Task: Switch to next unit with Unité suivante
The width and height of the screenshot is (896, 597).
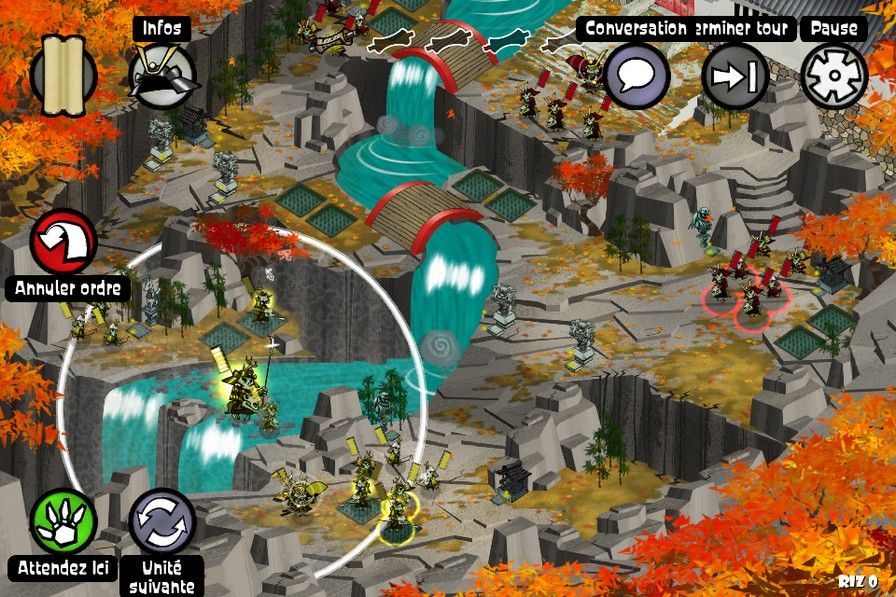Action: [x=162, y=521]
